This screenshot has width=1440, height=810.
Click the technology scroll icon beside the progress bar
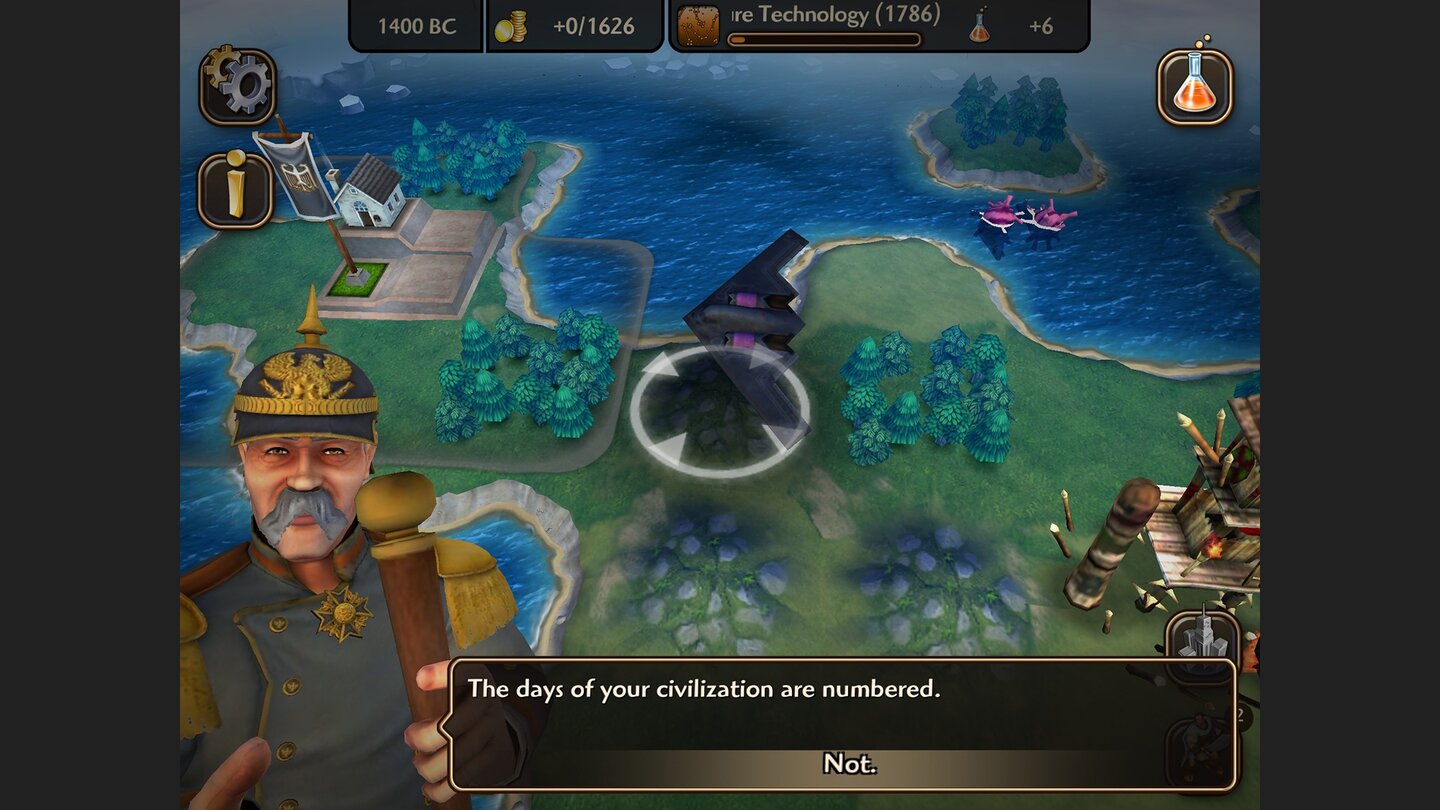pos(697,25)
